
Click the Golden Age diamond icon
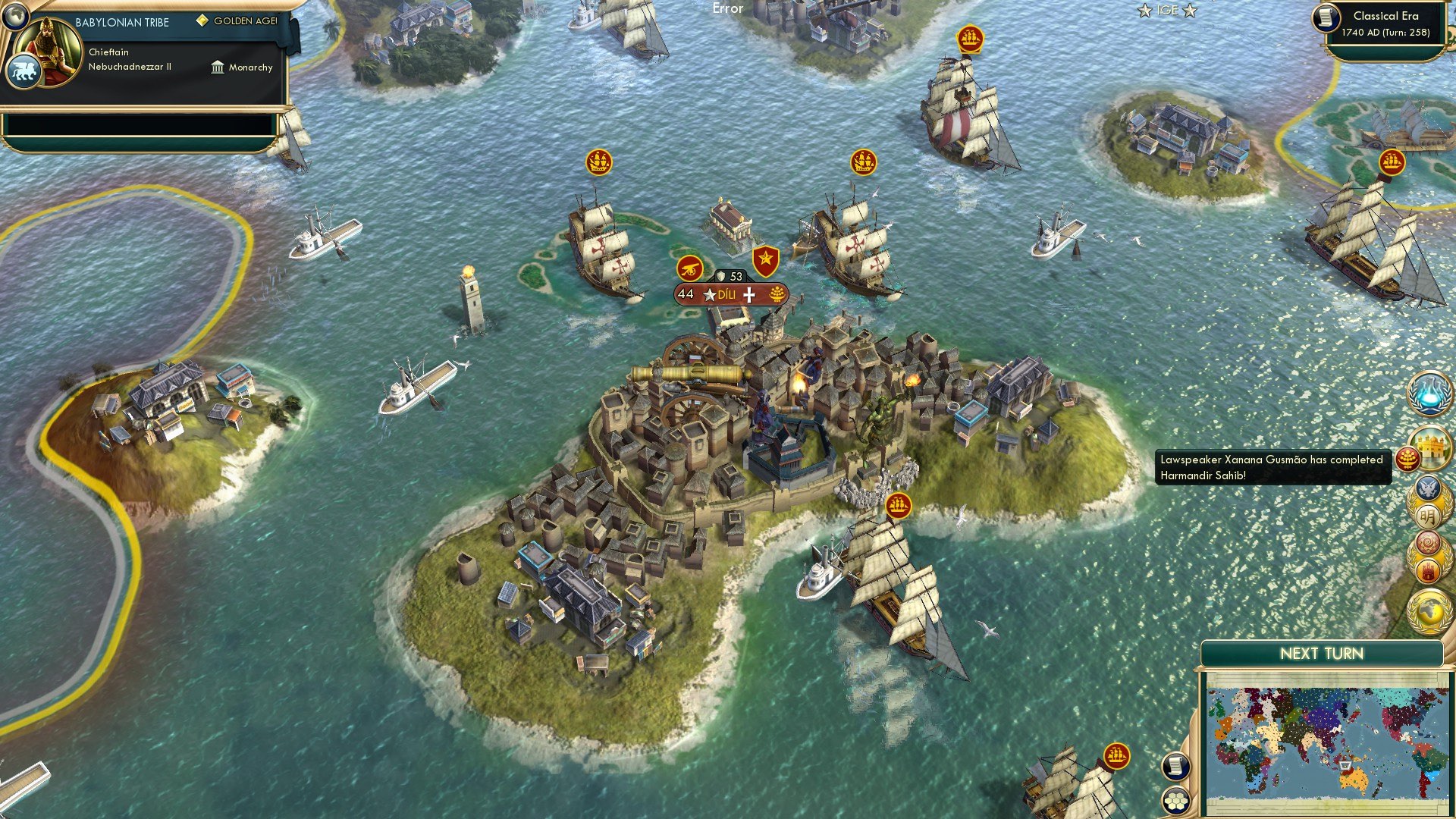coord(201,21)
